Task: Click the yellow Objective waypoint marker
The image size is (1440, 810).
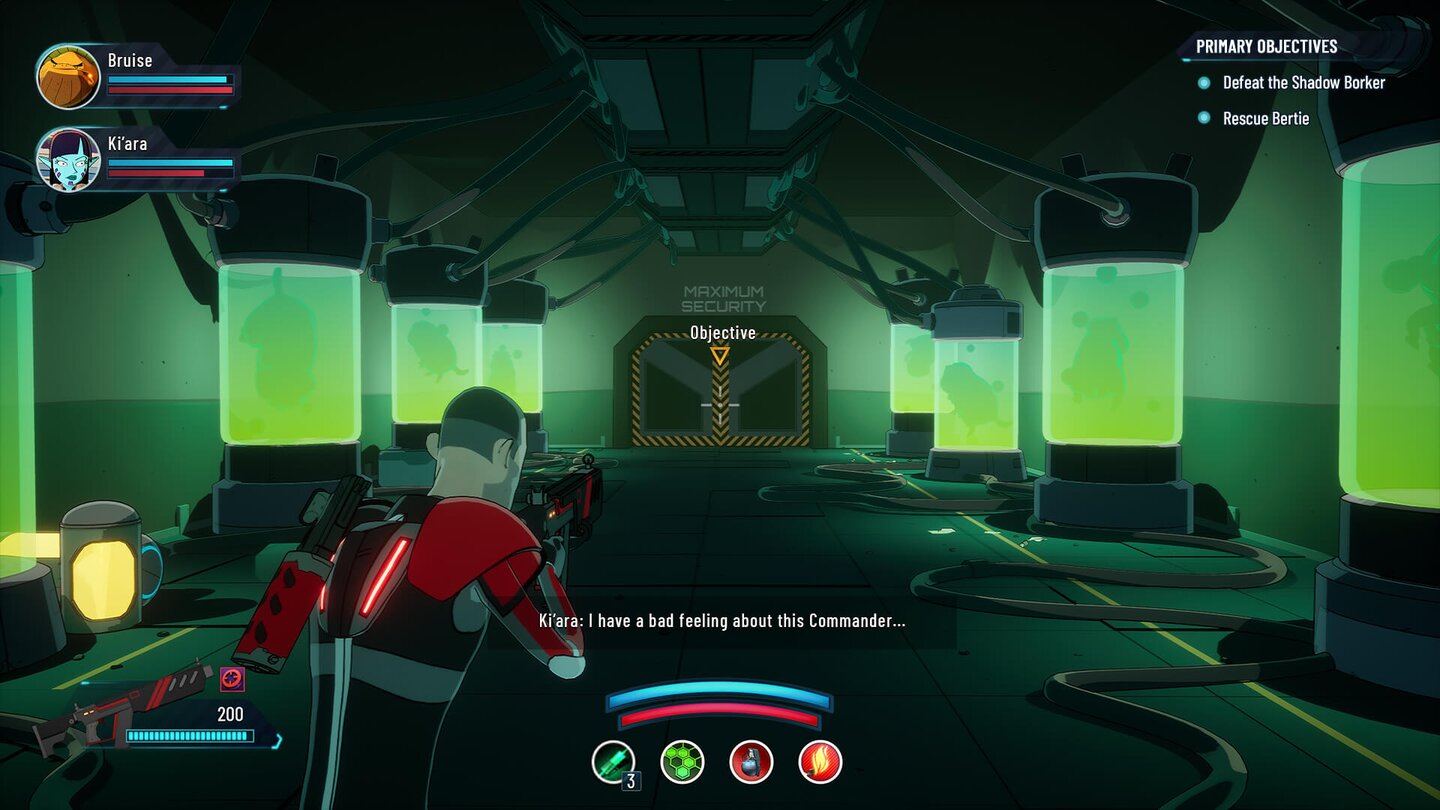Action: click(x=720, y=355)
